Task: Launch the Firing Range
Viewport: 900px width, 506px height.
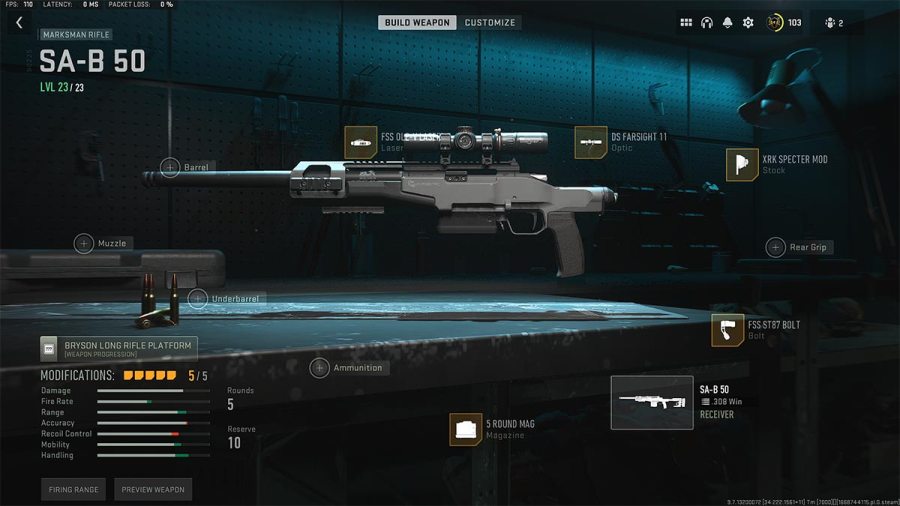Action: (73, 490)
